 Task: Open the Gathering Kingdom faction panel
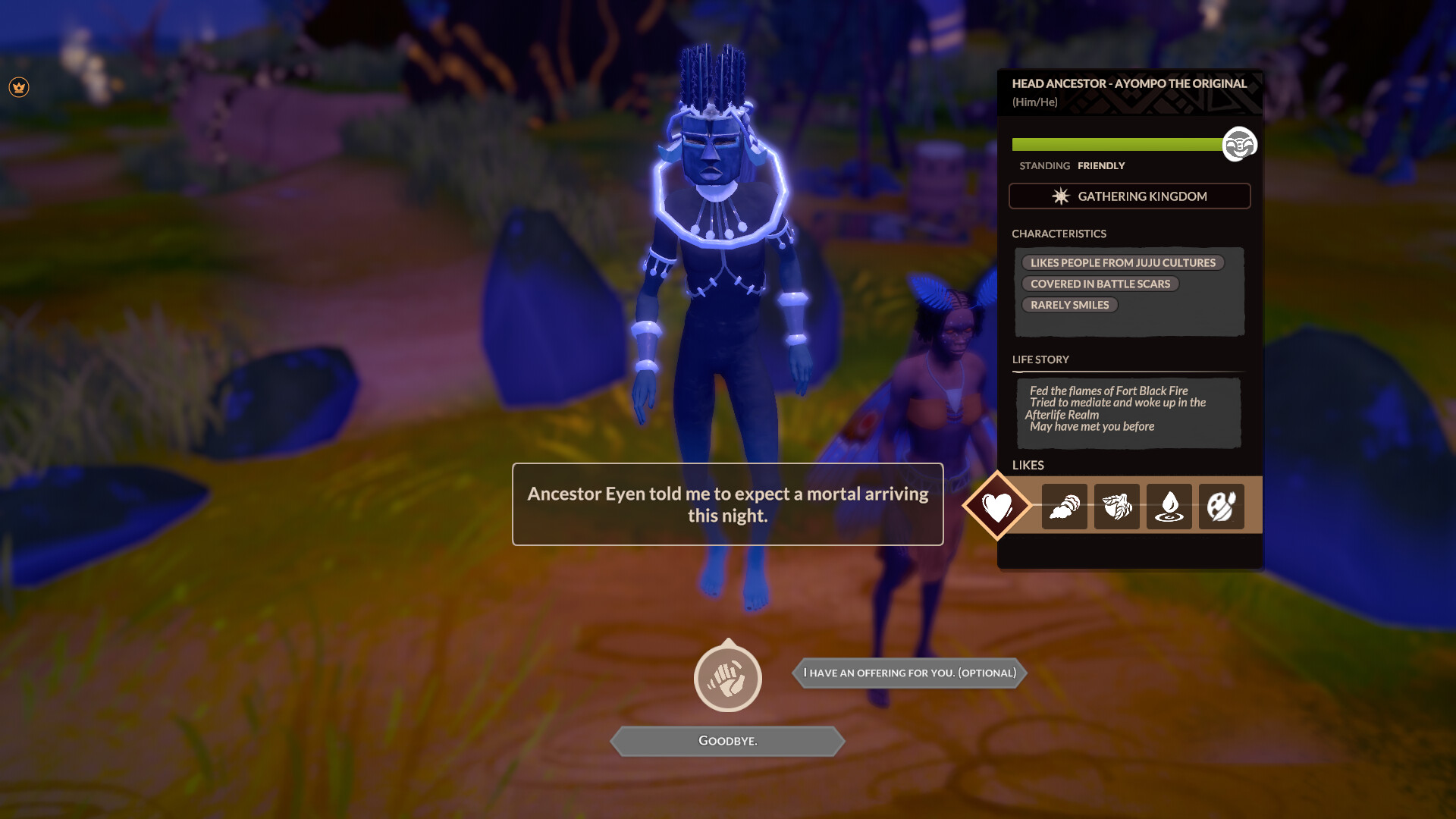(1129, 196)
